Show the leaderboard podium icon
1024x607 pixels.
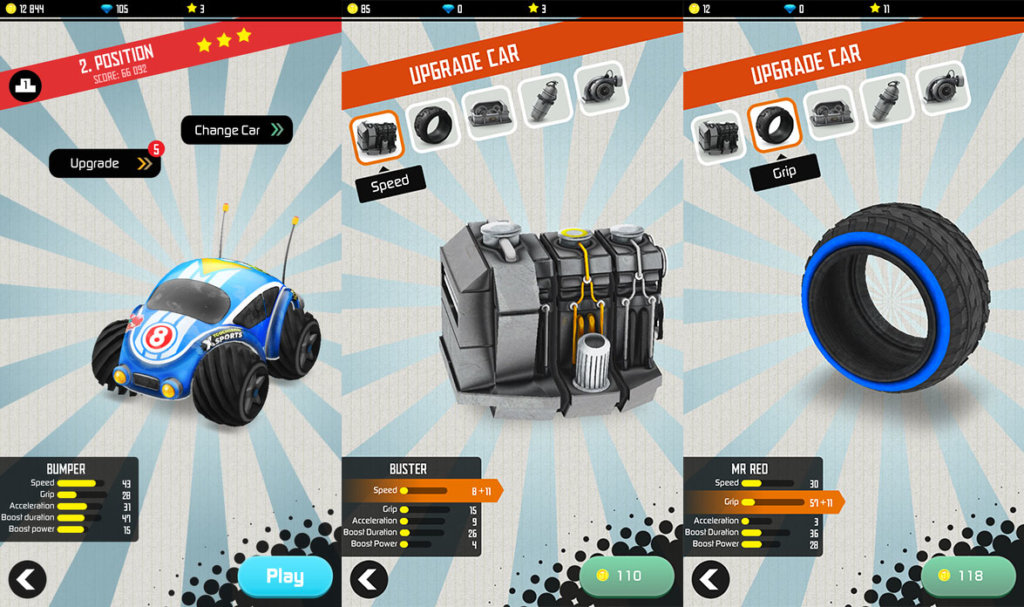(25, 86)
